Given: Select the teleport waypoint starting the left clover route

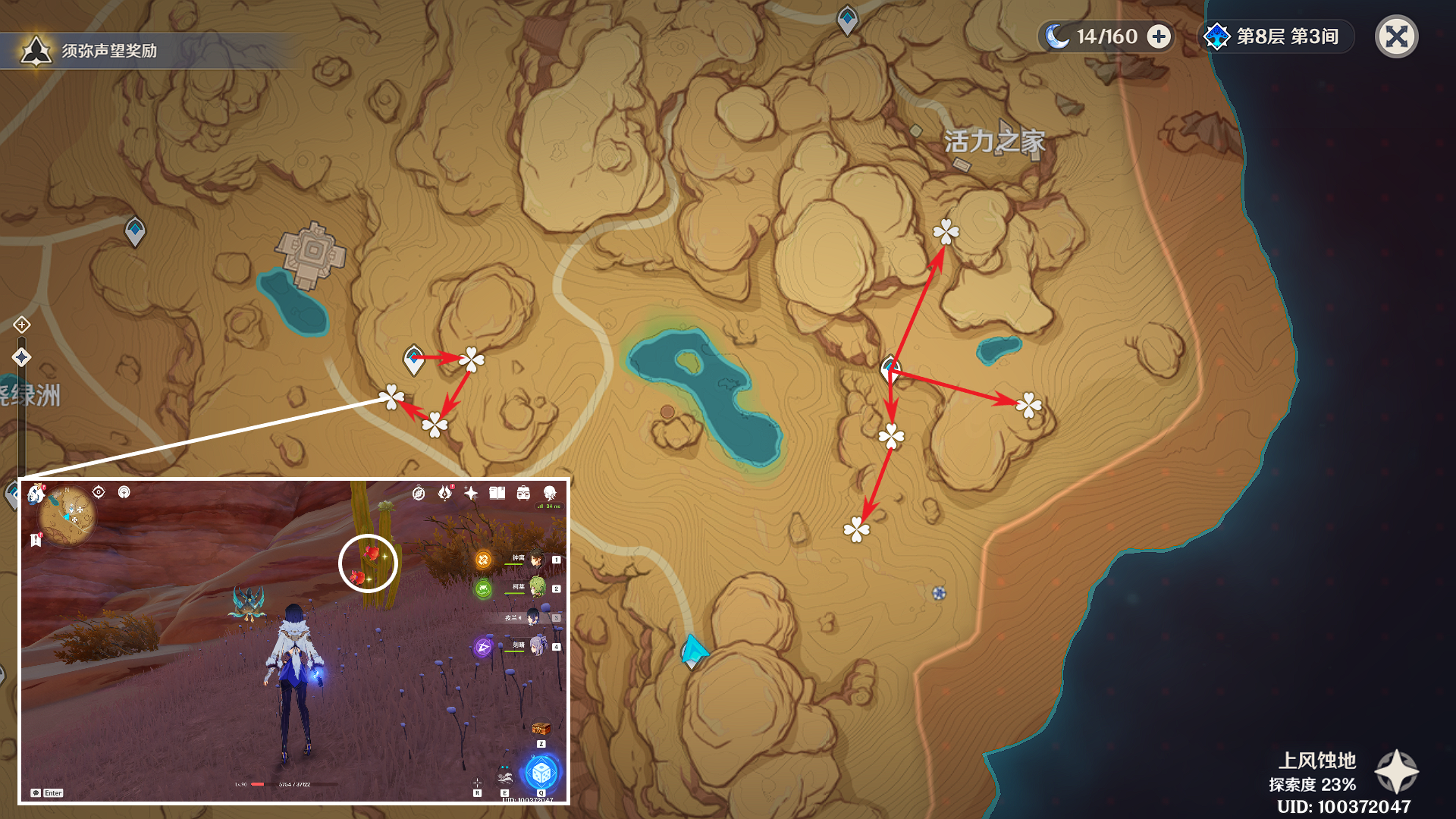Looking at the screenshot, I should (x=414, y=359).
